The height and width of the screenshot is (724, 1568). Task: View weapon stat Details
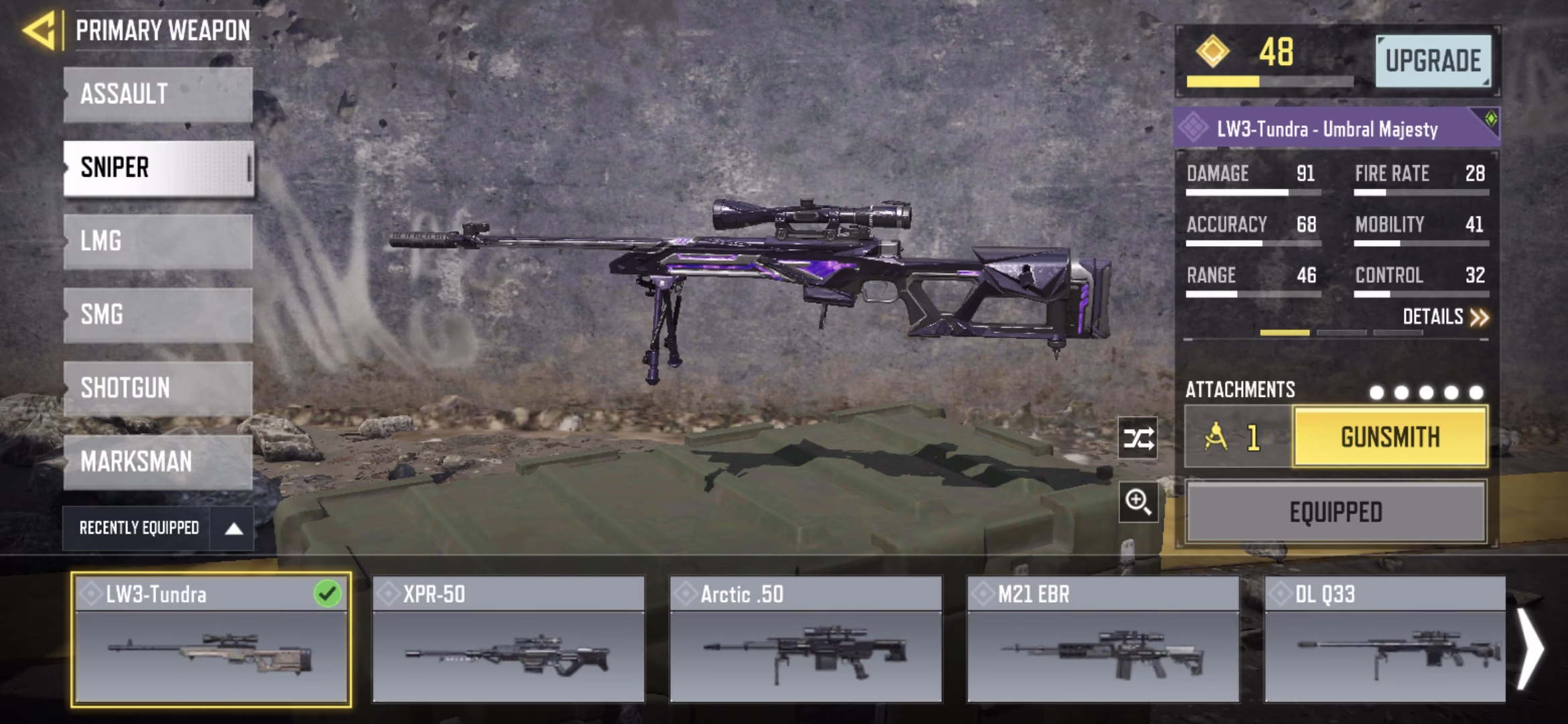point(1445,317)
